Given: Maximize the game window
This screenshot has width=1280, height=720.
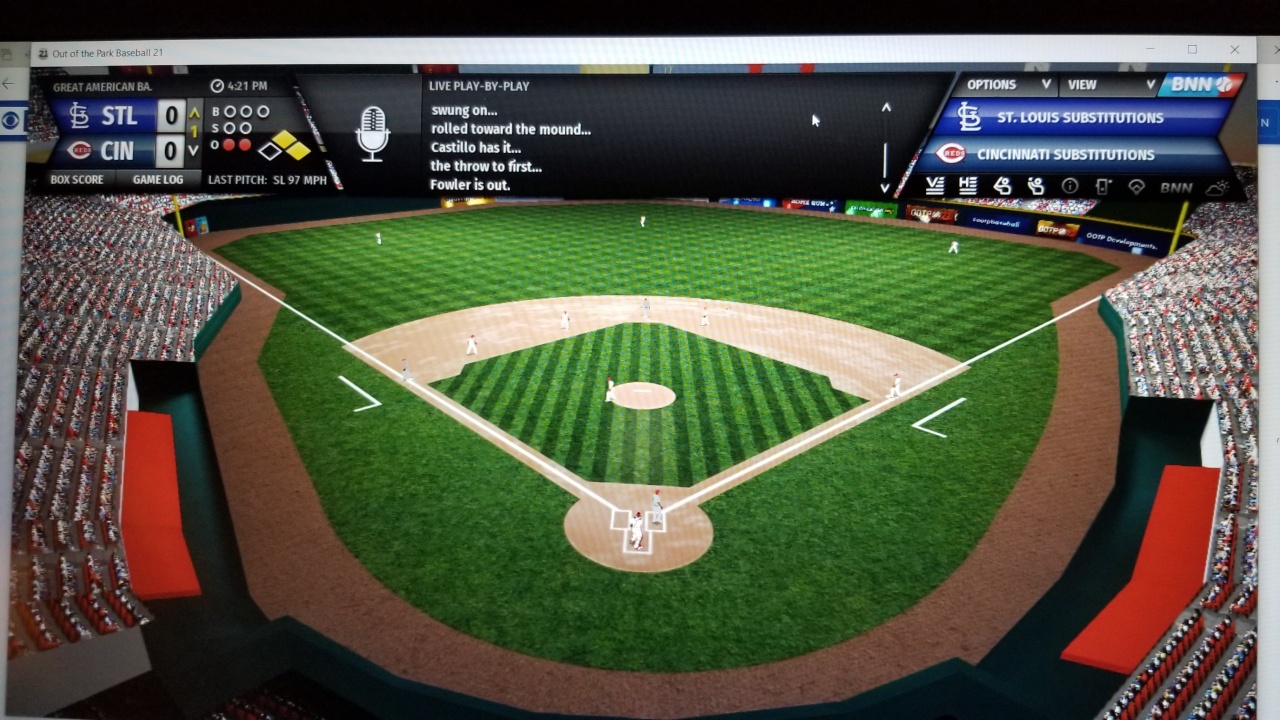Looking at the screenshot, I should 1192,50.
